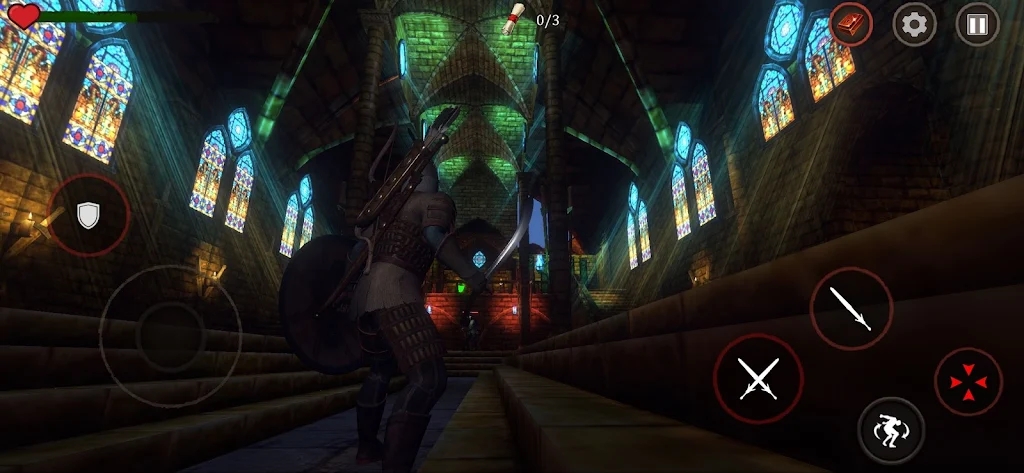Trigger the dodge roll button

coord(890,430)
